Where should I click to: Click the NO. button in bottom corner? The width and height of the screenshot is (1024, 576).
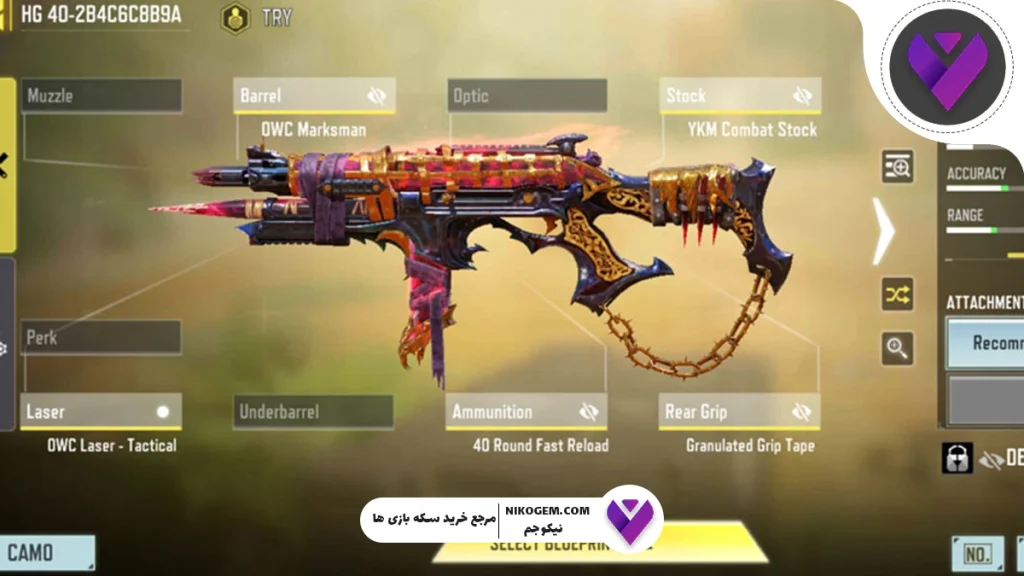coord(976,553)
